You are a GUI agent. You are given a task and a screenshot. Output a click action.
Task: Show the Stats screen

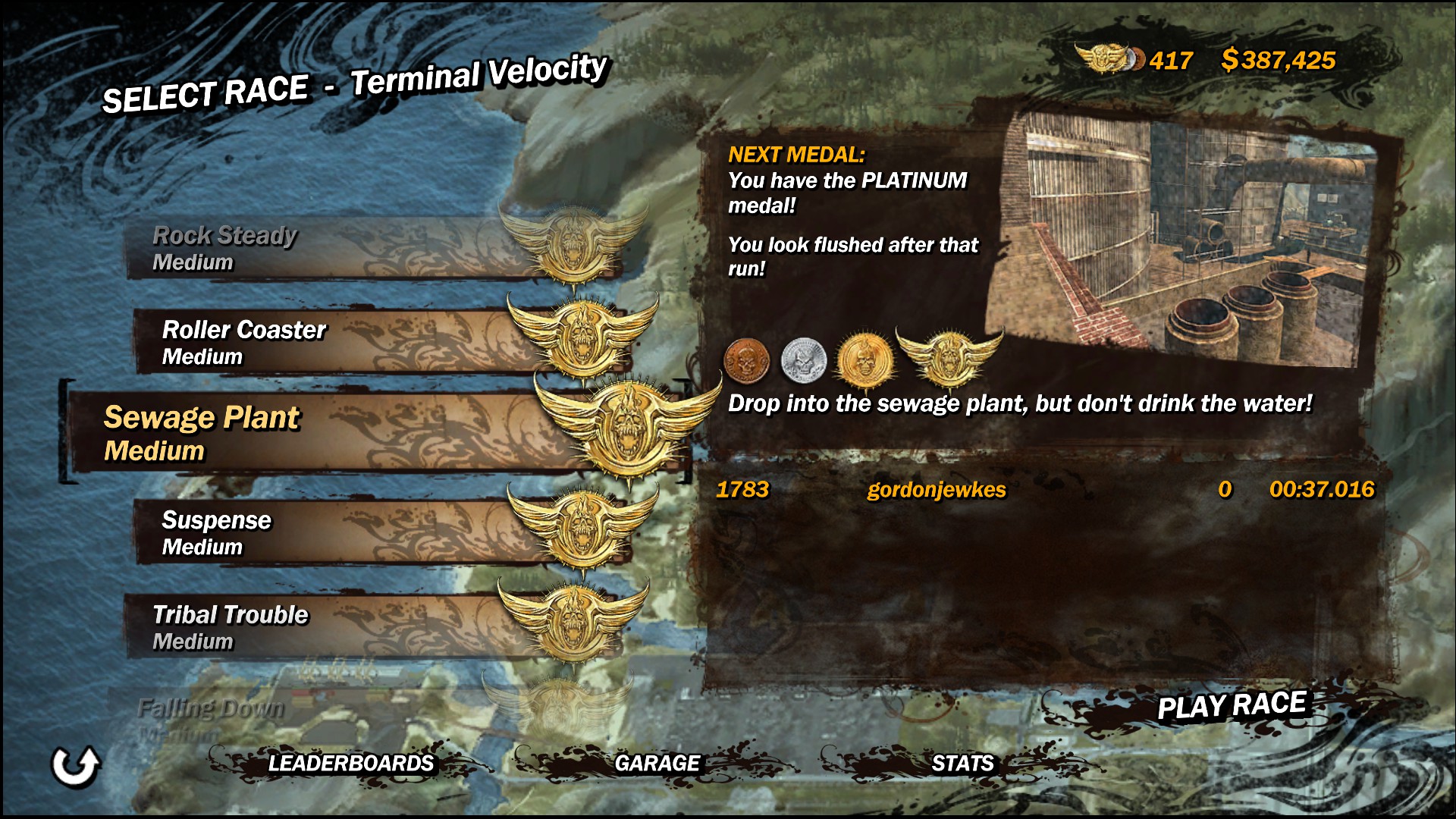pos(962,763)
